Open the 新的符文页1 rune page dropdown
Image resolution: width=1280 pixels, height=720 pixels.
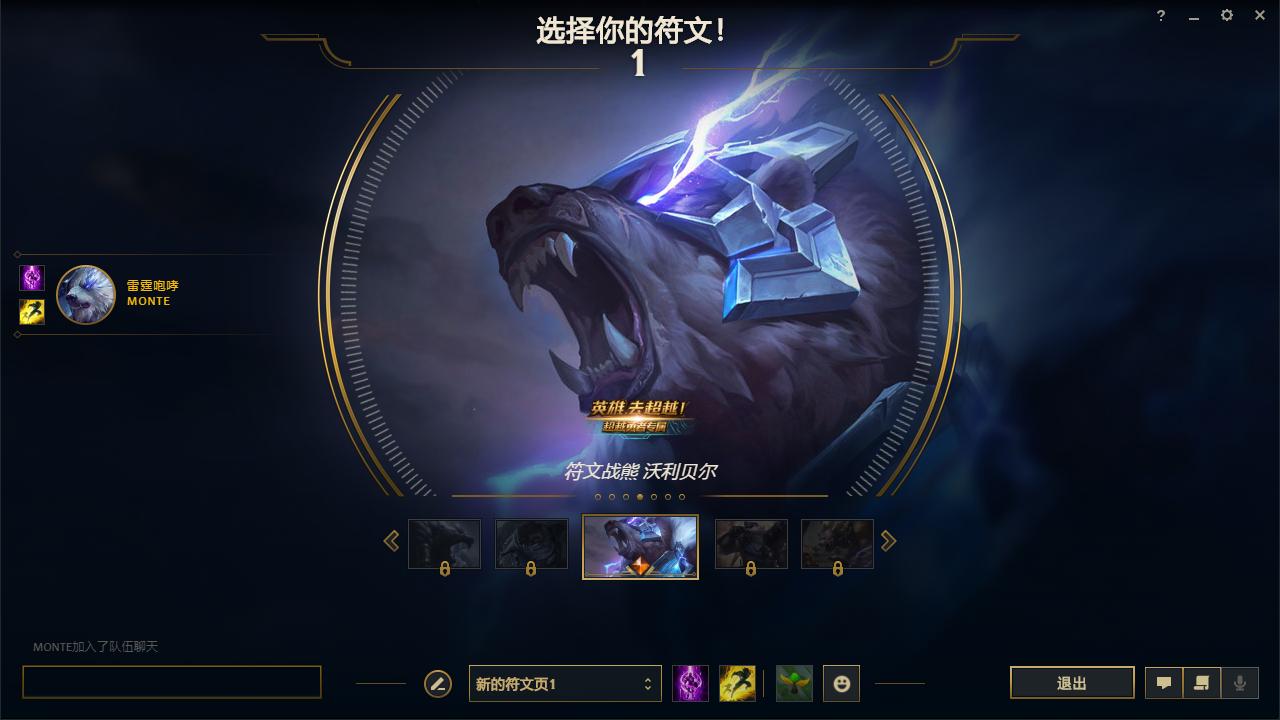(565, 683)
